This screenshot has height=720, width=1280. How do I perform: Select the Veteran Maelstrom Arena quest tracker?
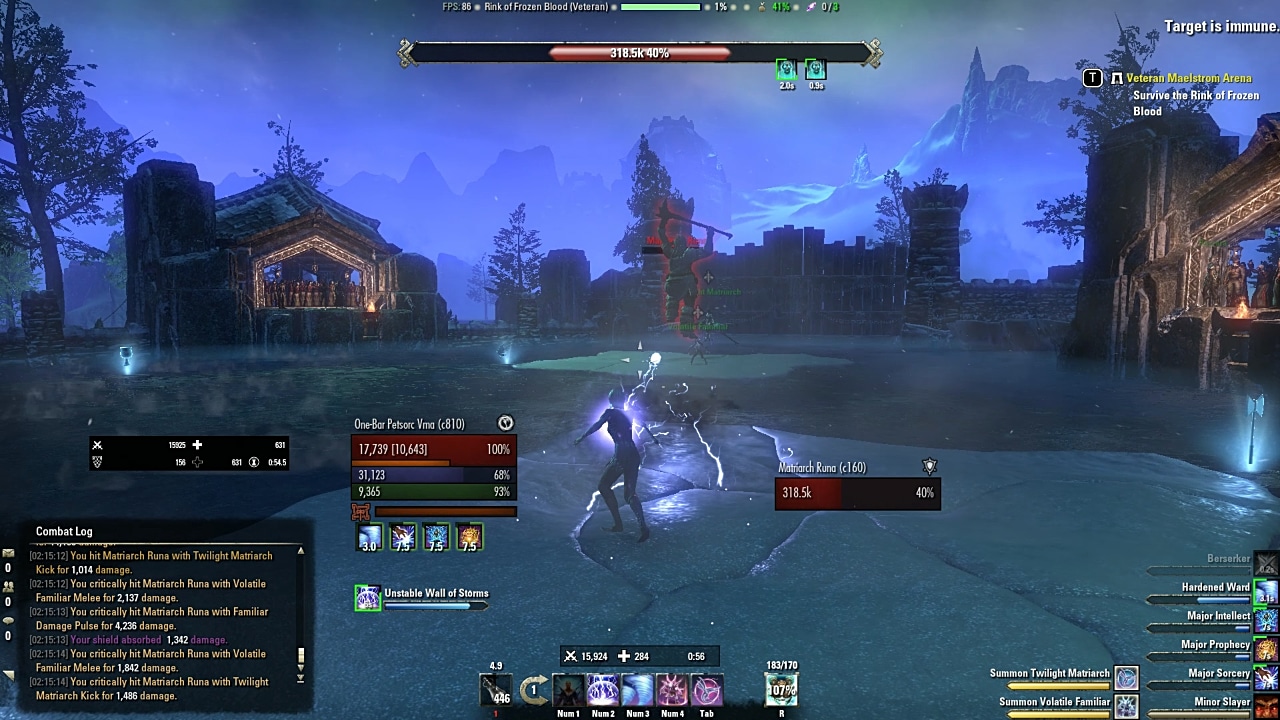(1189, 78)
